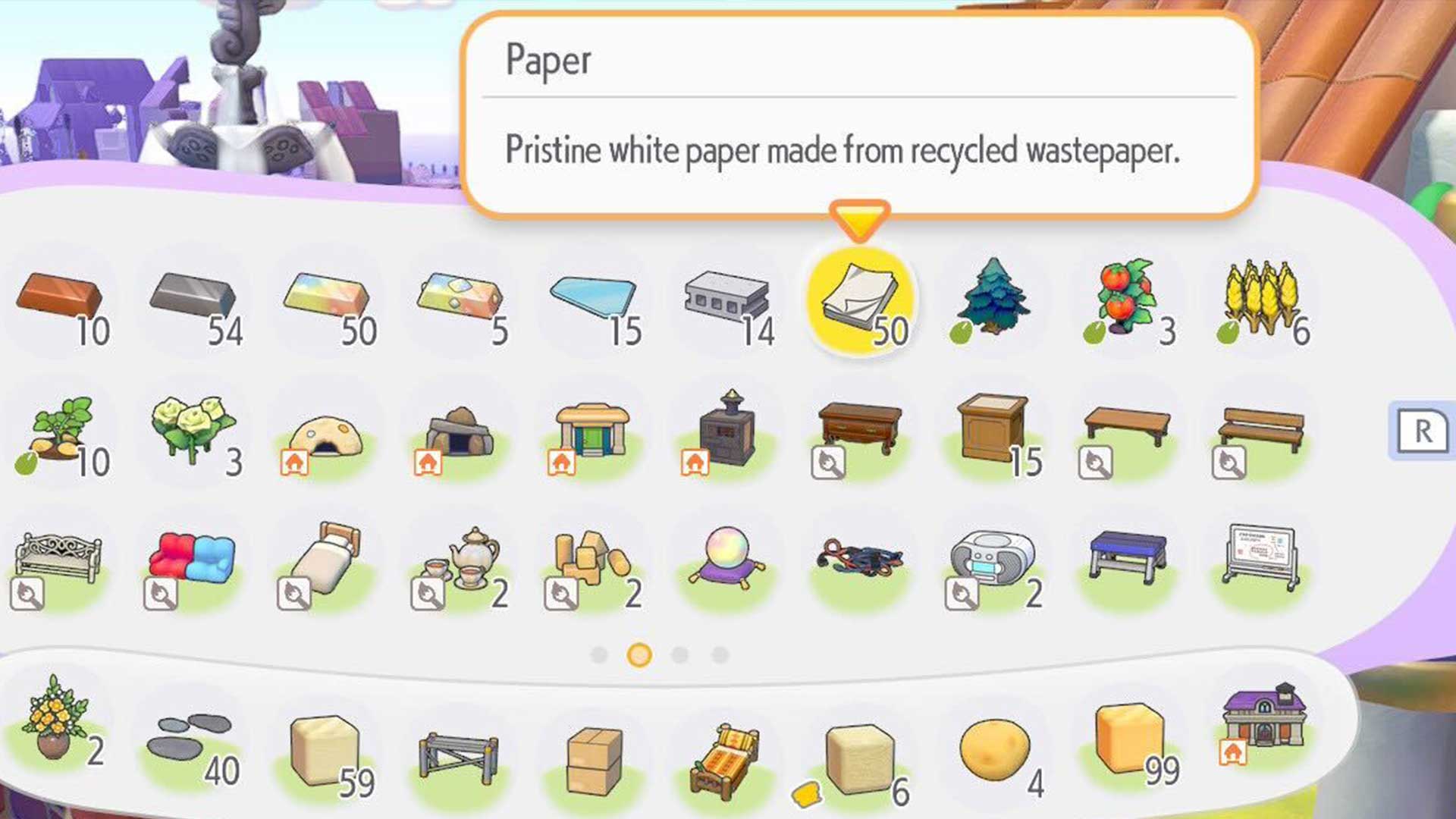This screenshot has width=1456, height=819.
Task: Choose the tomato plant stack of 3
Action: (1126, 300)
